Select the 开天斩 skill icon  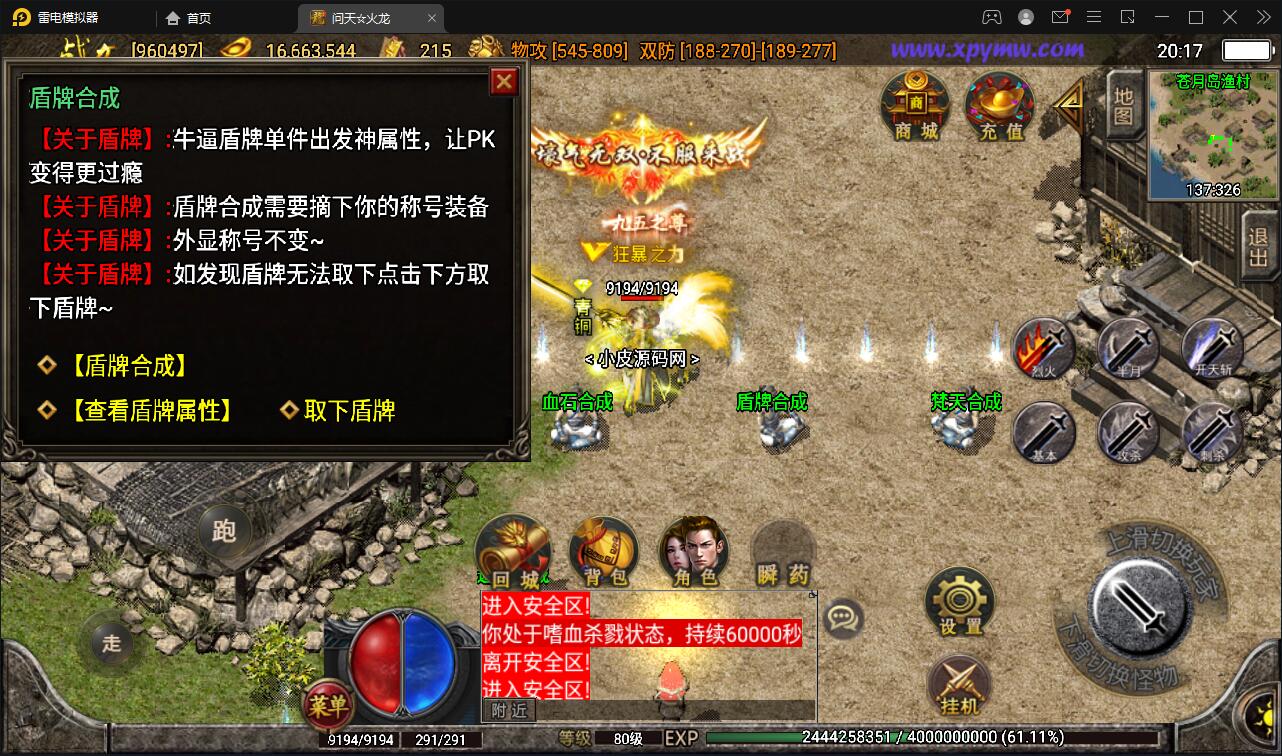[x=1215, y=349]
